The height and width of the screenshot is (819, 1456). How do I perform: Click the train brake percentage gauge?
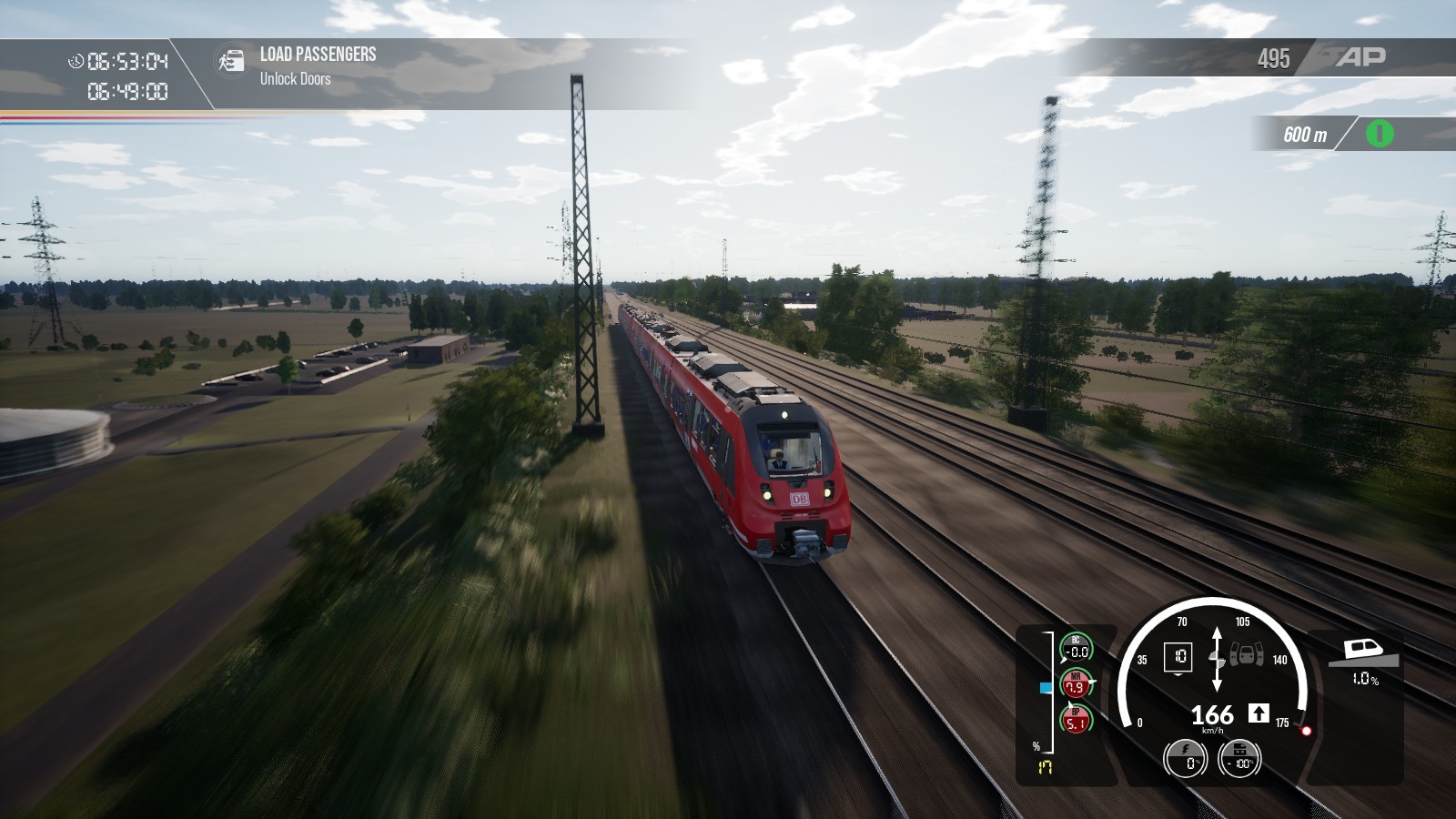click(1239, 758)
